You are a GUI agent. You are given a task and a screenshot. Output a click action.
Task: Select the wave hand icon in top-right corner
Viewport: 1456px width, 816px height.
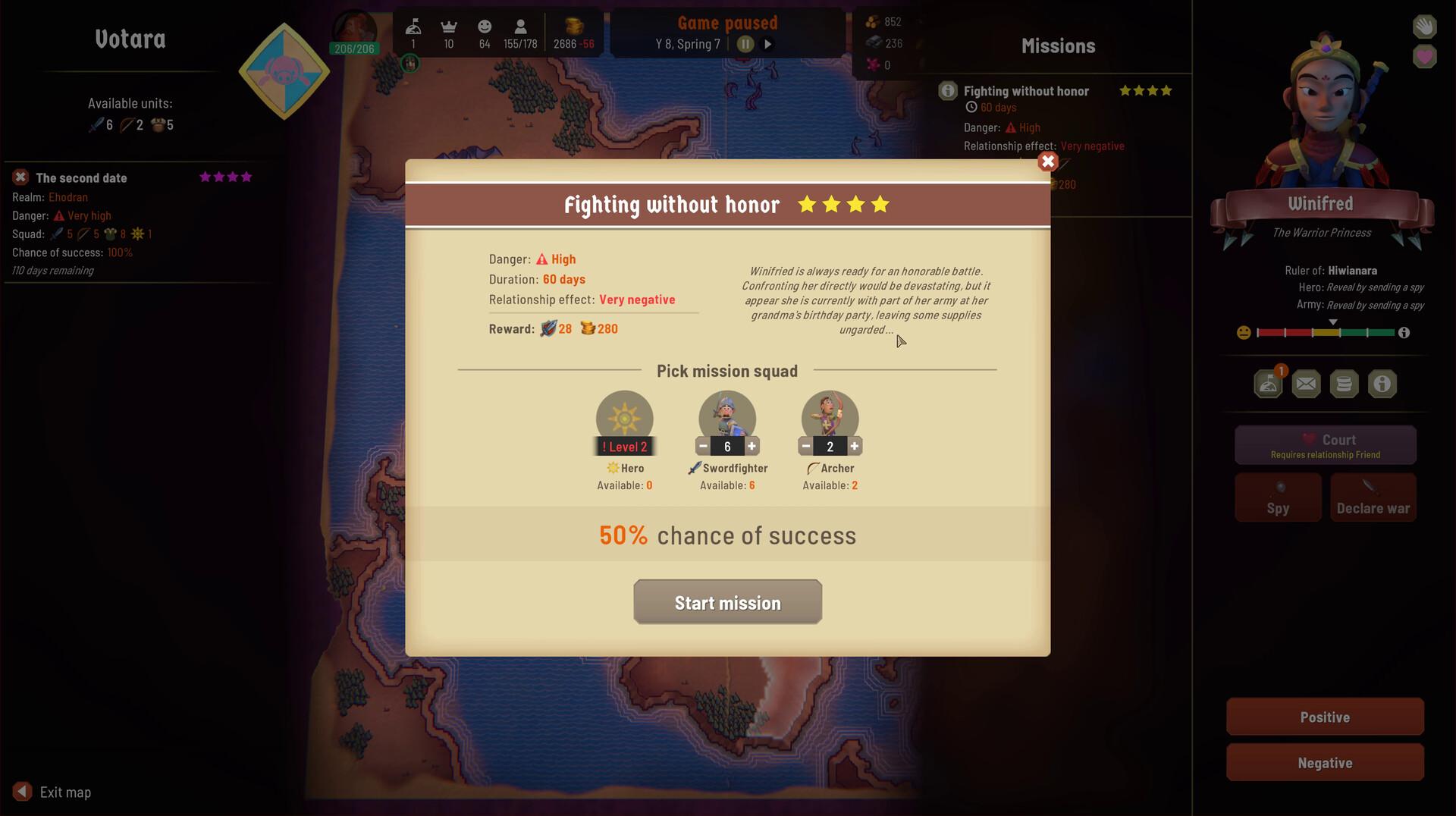coord(1424,26)
